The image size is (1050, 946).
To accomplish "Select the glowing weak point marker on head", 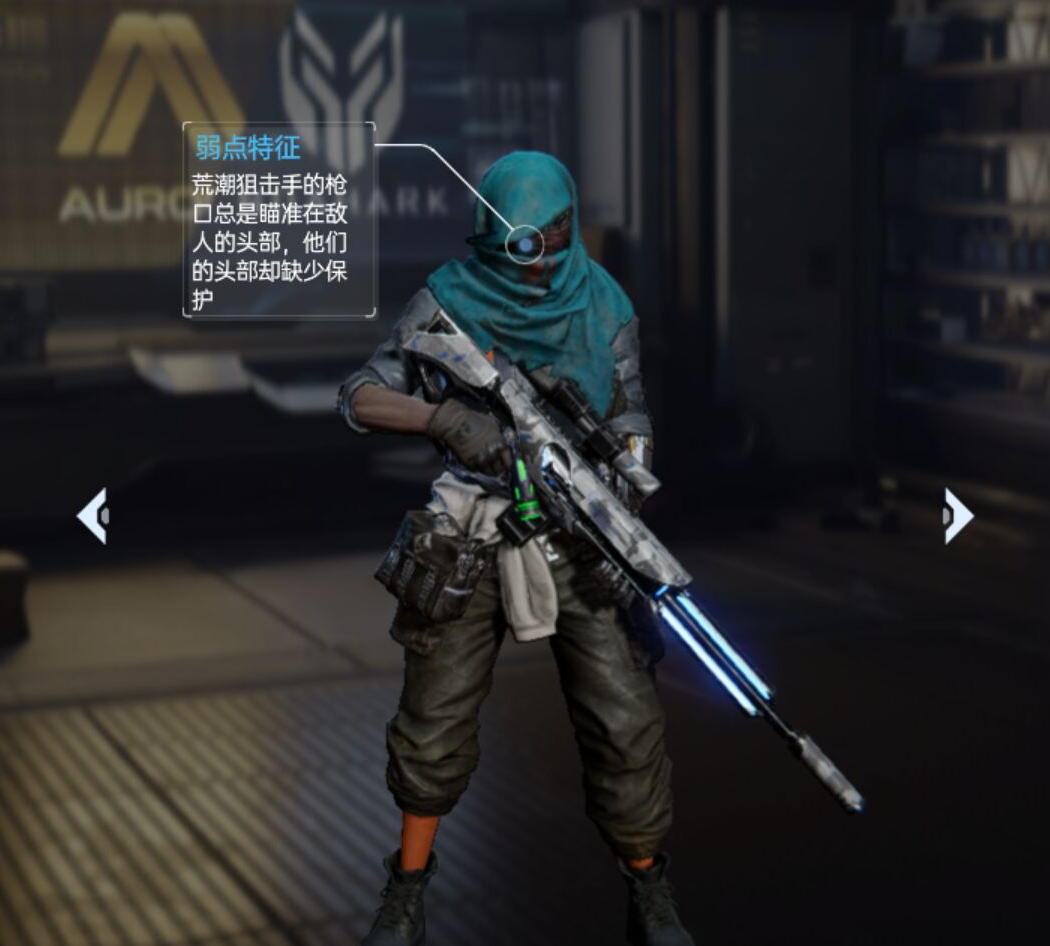I will (x=525, y=244).
